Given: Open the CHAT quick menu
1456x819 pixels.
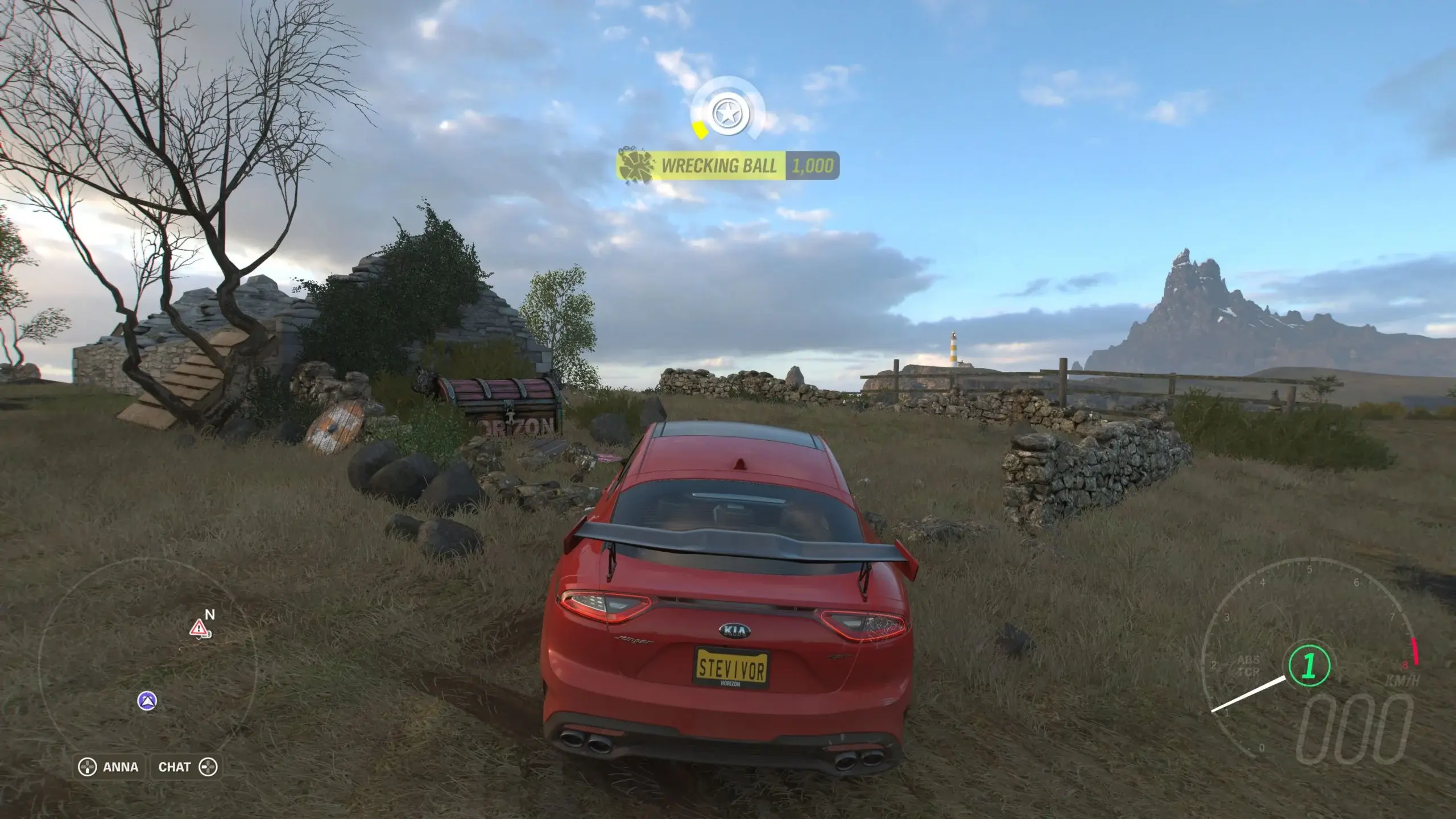Looking at the screenshot, I should [x=185, y=767].
